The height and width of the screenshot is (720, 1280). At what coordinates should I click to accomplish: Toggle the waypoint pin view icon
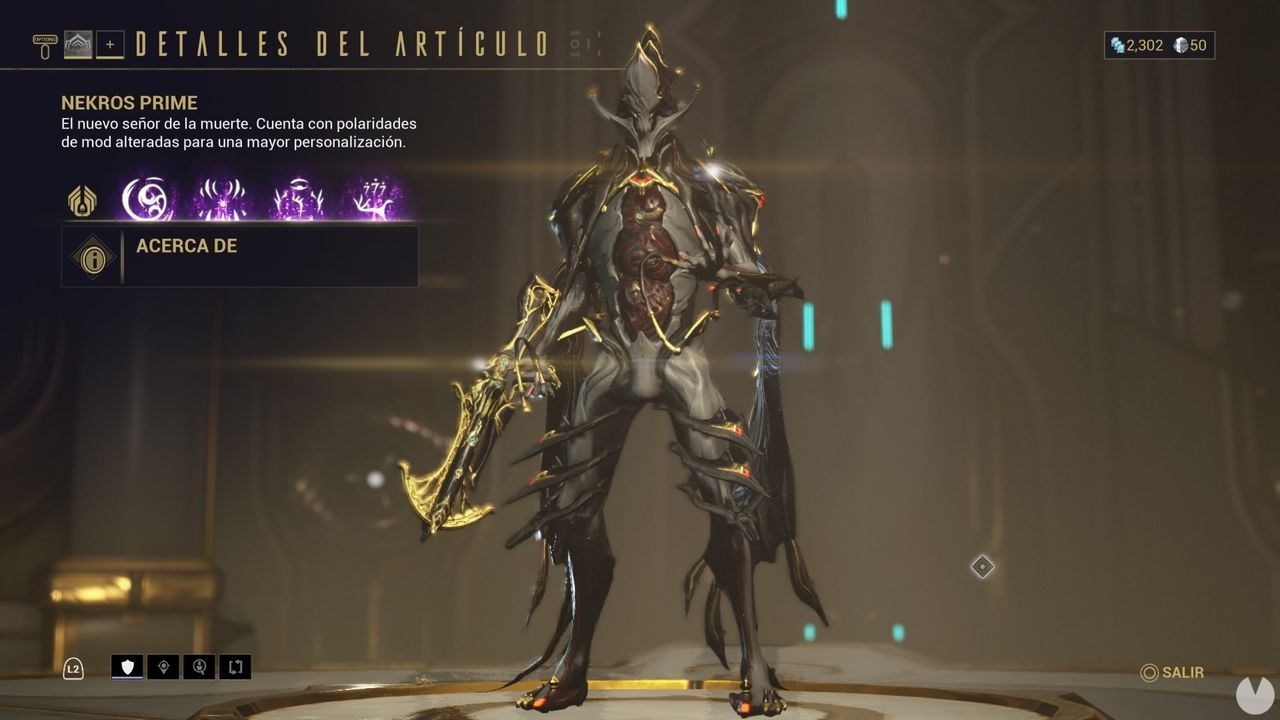click(165, 667)
